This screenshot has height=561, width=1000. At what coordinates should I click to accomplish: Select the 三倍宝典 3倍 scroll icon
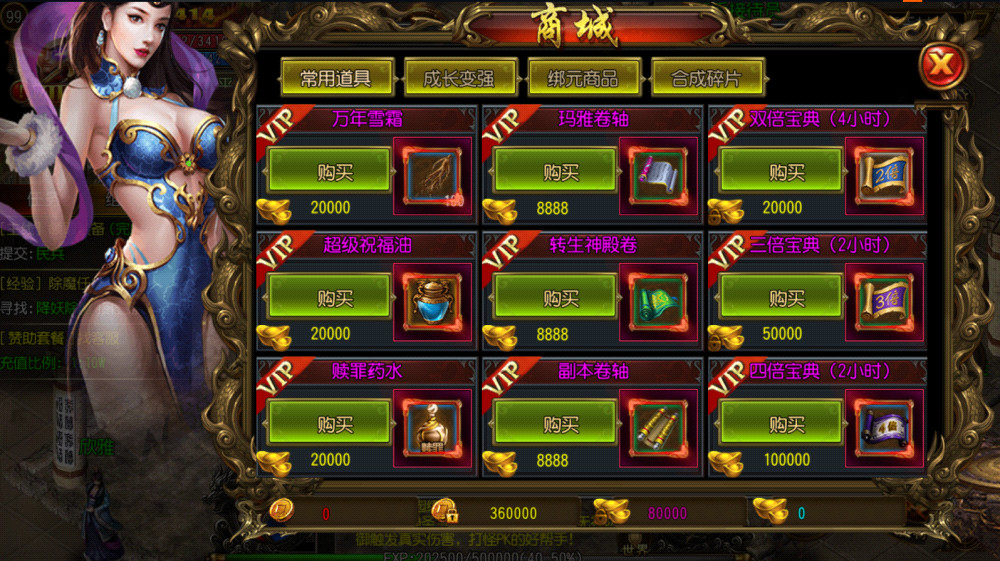pos(884,302)
